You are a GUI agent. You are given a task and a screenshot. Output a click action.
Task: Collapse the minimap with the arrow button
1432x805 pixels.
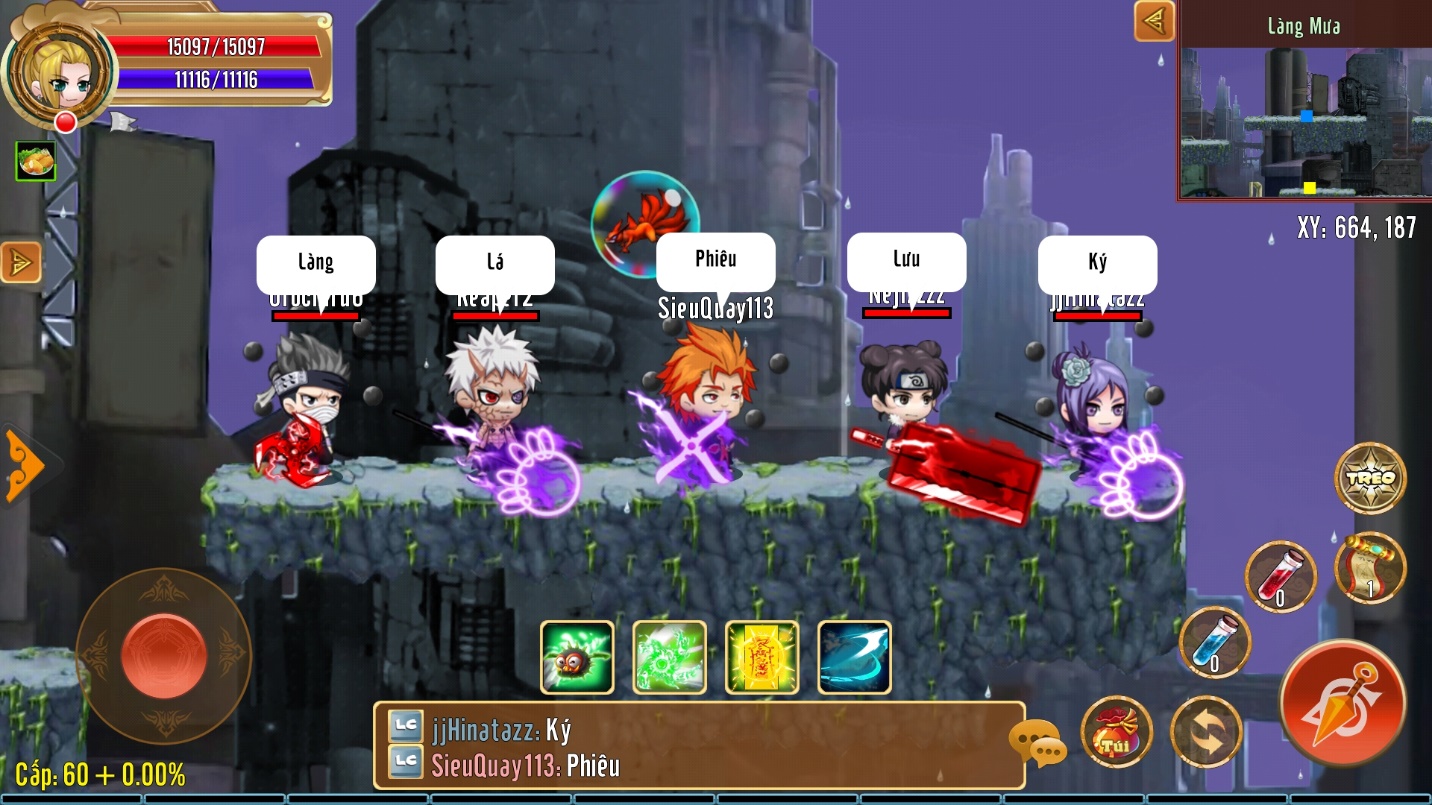coord(1154,21)
